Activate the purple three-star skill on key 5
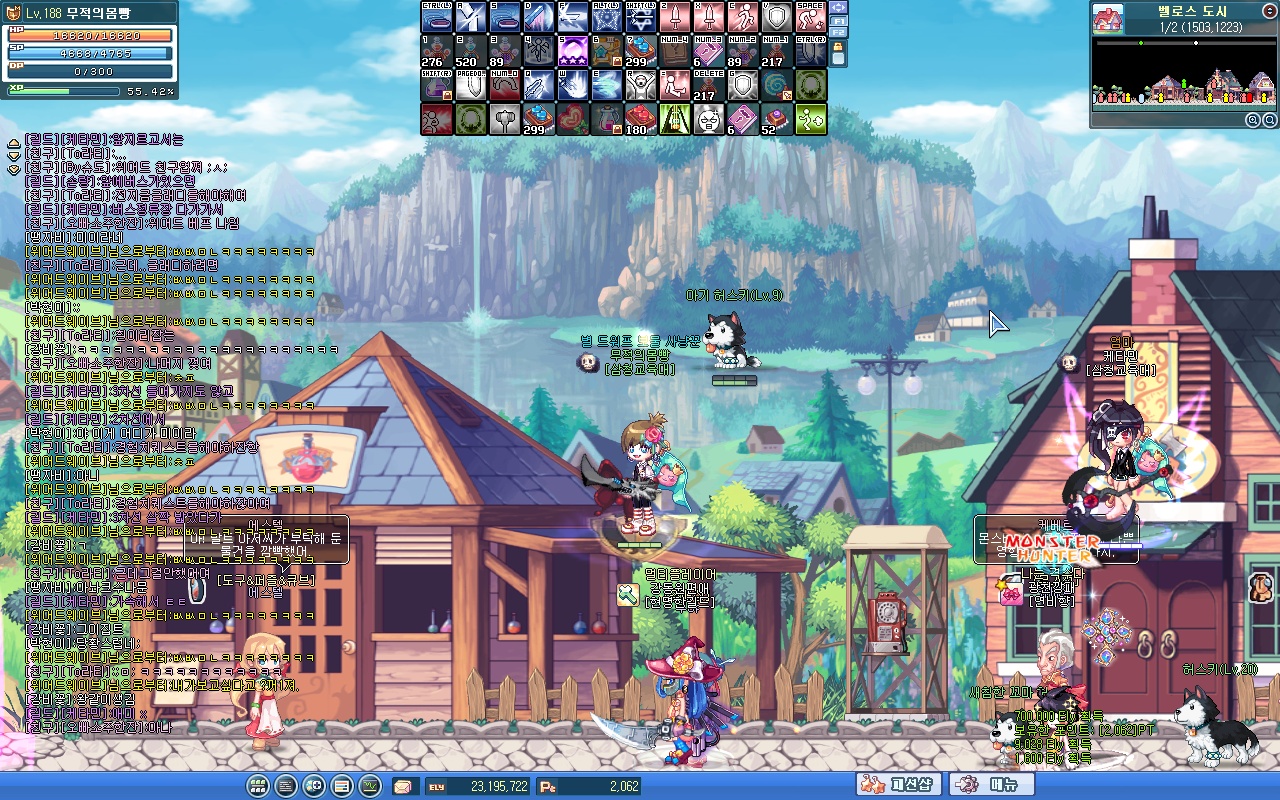 pyautogui.click(x=573, y=52)
